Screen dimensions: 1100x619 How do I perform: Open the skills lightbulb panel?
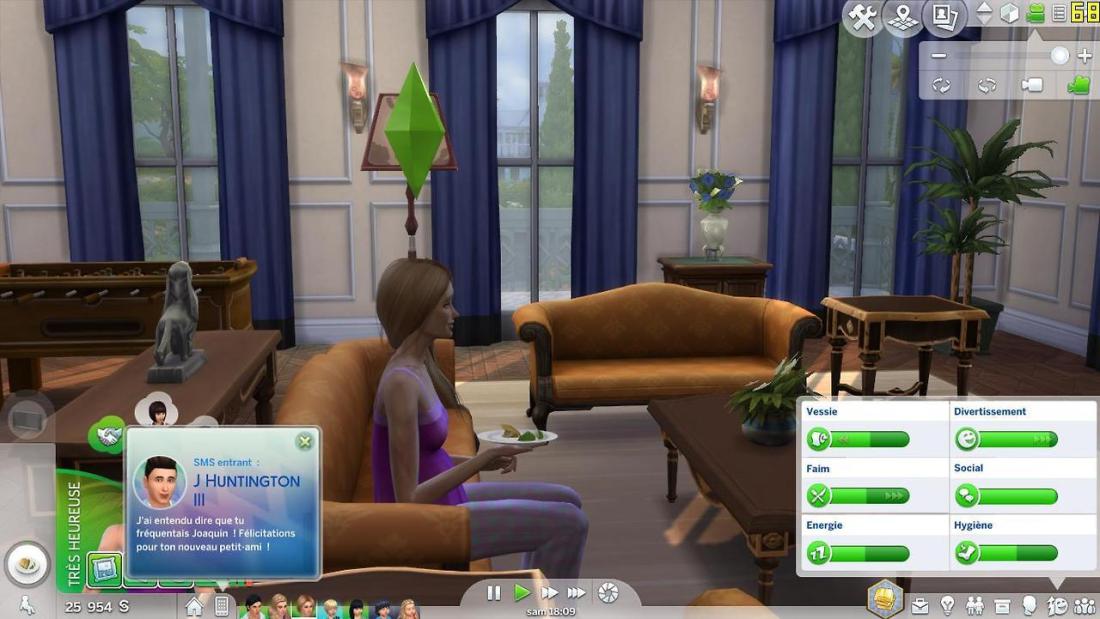[947, 606]
